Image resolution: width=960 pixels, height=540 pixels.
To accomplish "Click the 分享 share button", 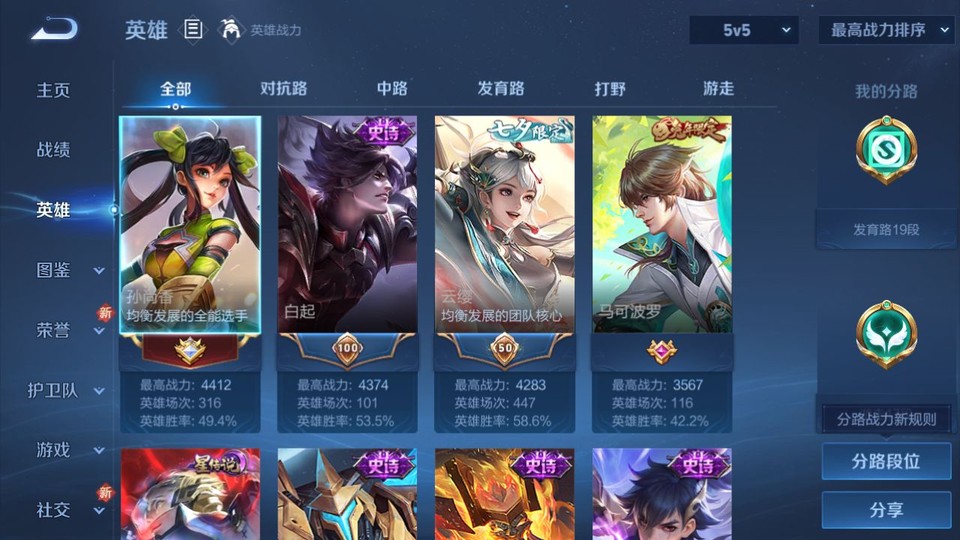I will pos(886,510).
